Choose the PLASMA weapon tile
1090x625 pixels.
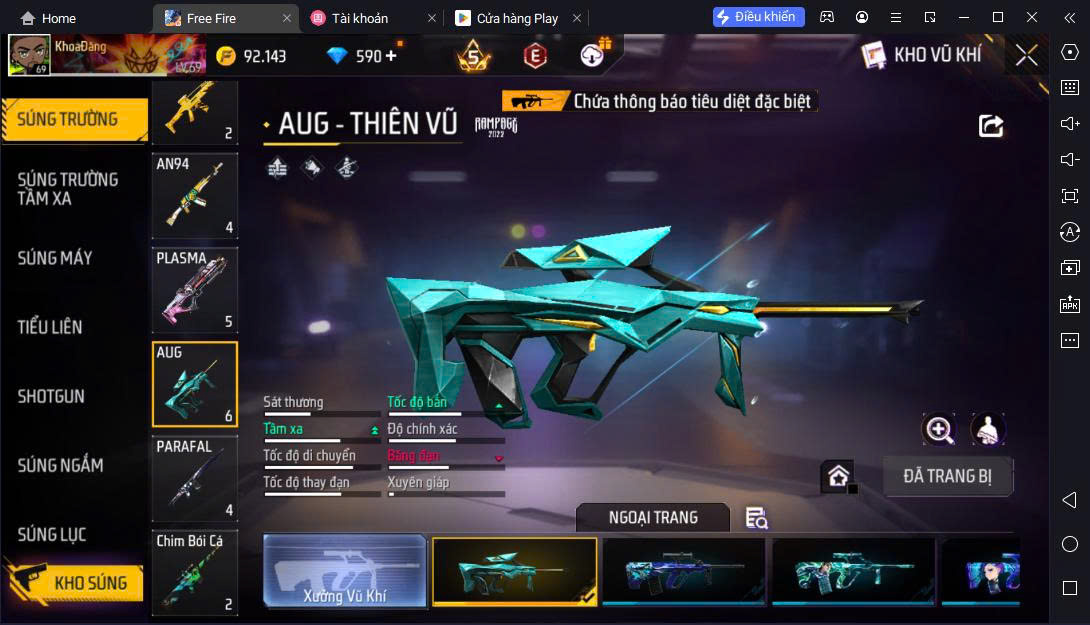tap(194, 290)
